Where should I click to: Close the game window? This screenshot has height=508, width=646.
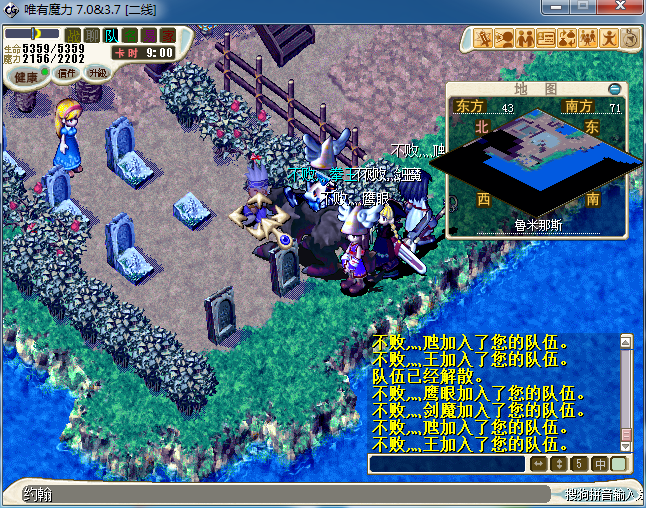[620, 8]
